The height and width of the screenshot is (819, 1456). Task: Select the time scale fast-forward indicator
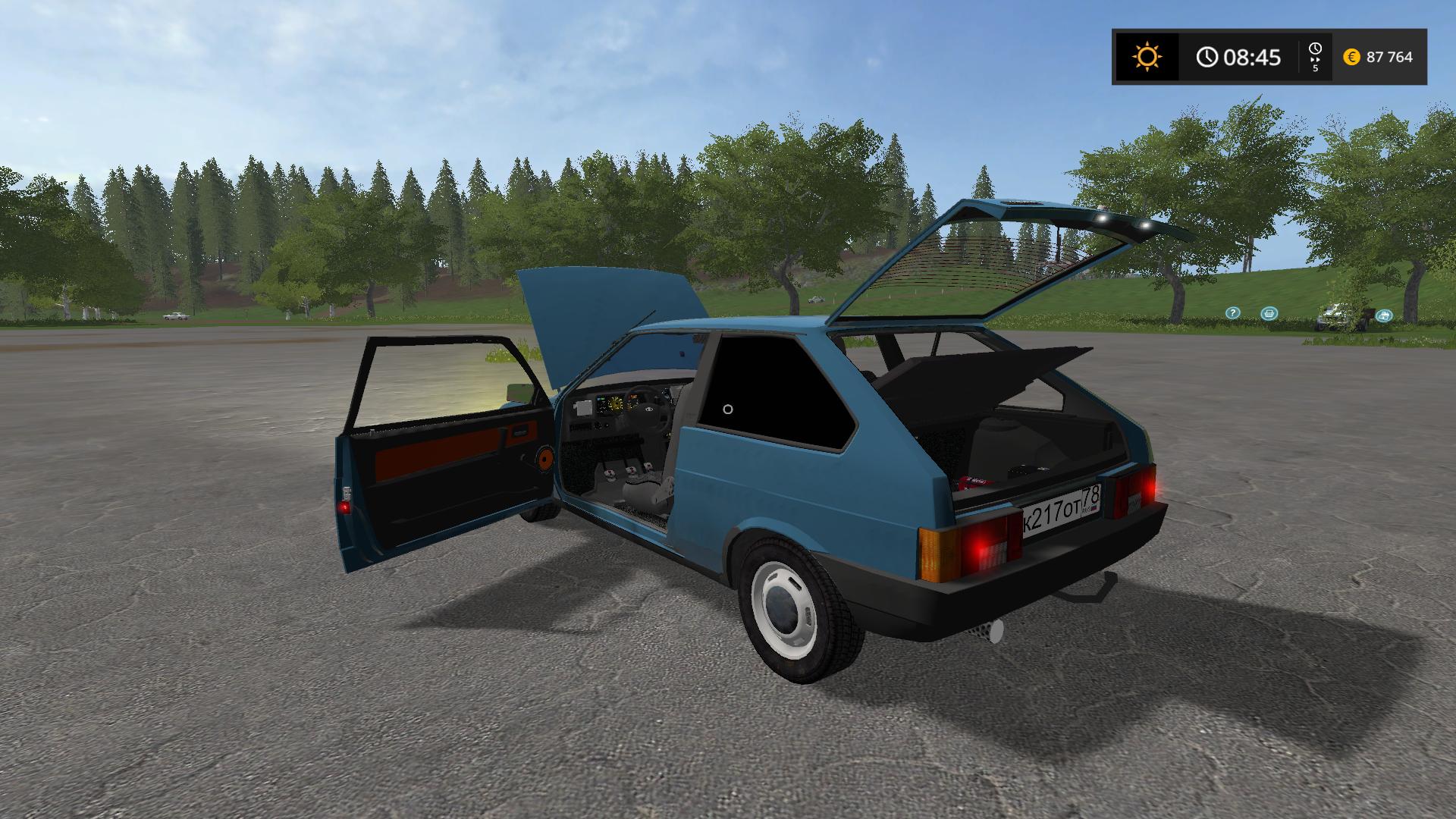(x=1315, y=57)
